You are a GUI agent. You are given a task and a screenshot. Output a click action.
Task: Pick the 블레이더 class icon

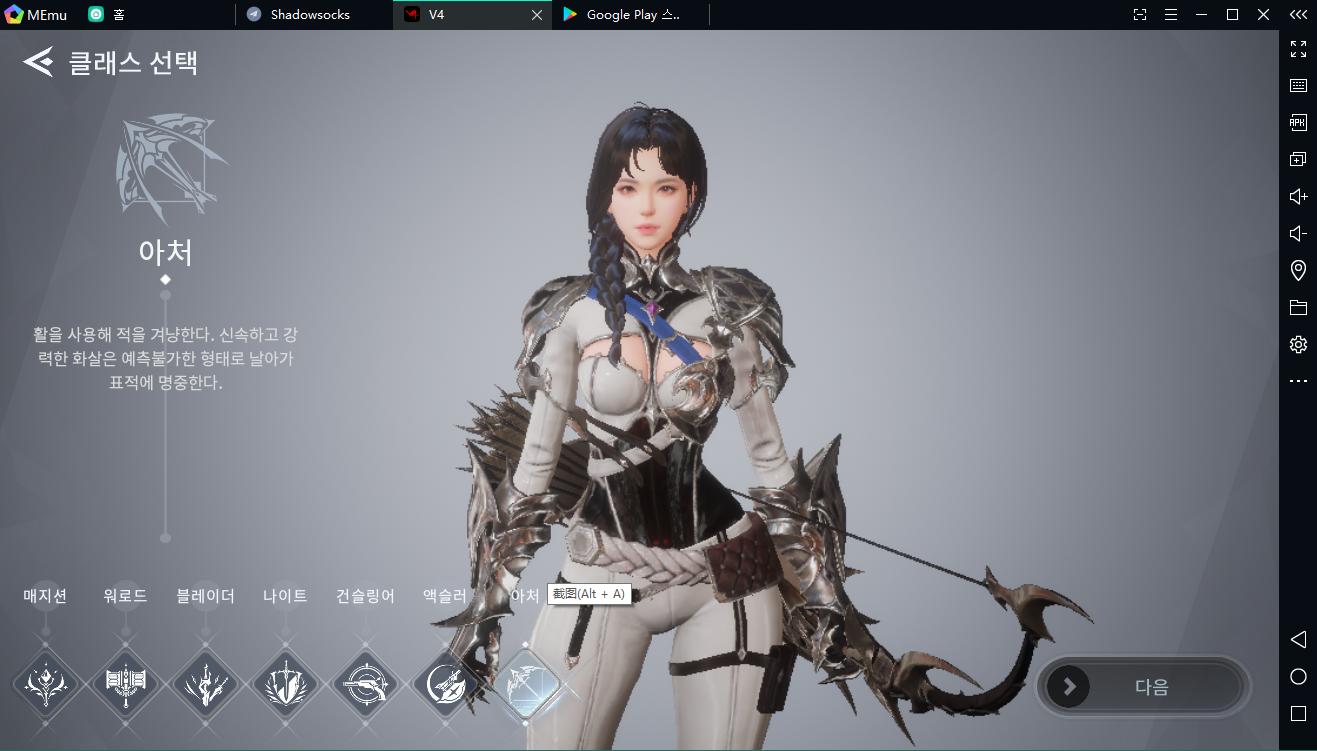tap(205, 685)
